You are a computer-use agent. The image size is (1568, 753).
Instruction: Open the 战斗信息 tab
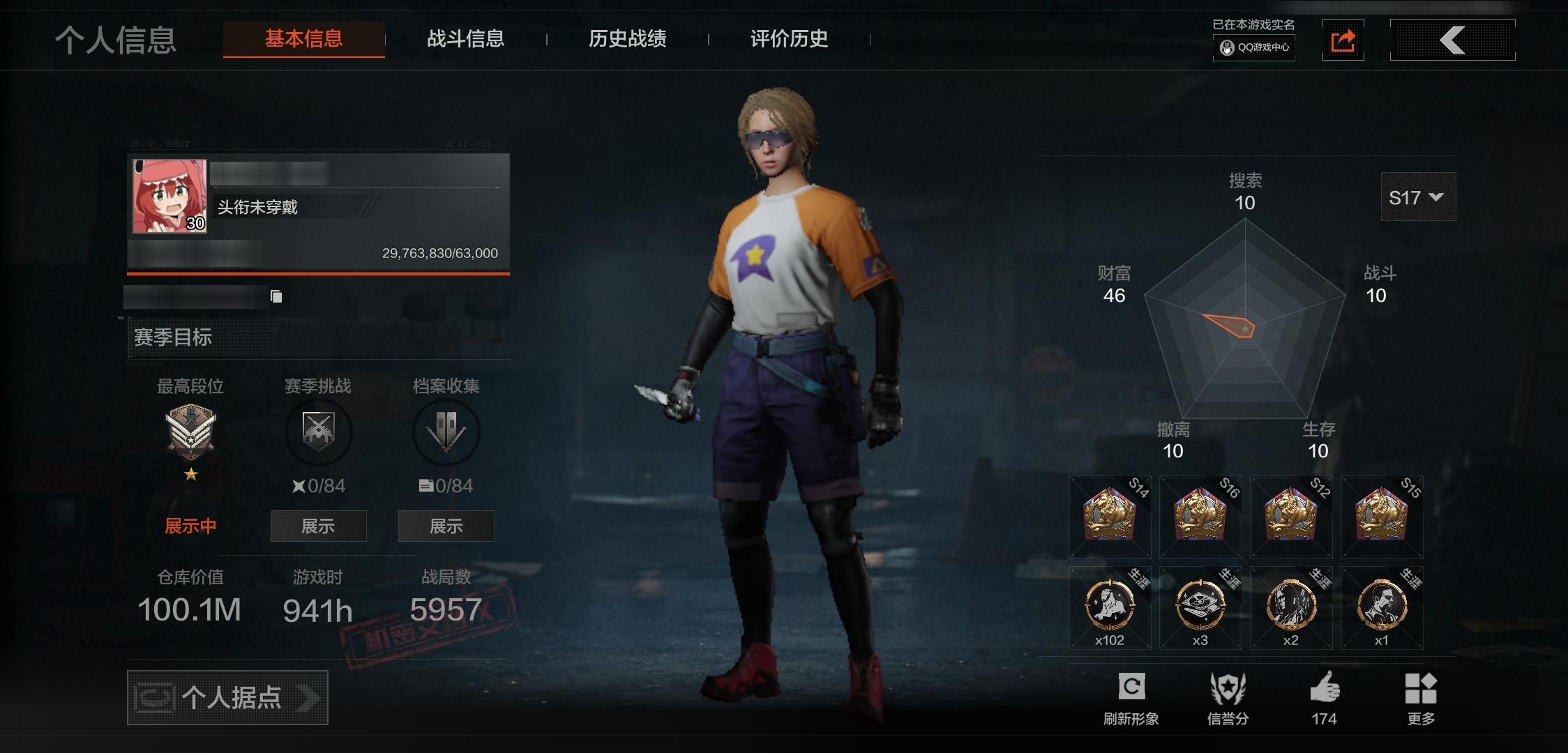pos(465,39)
